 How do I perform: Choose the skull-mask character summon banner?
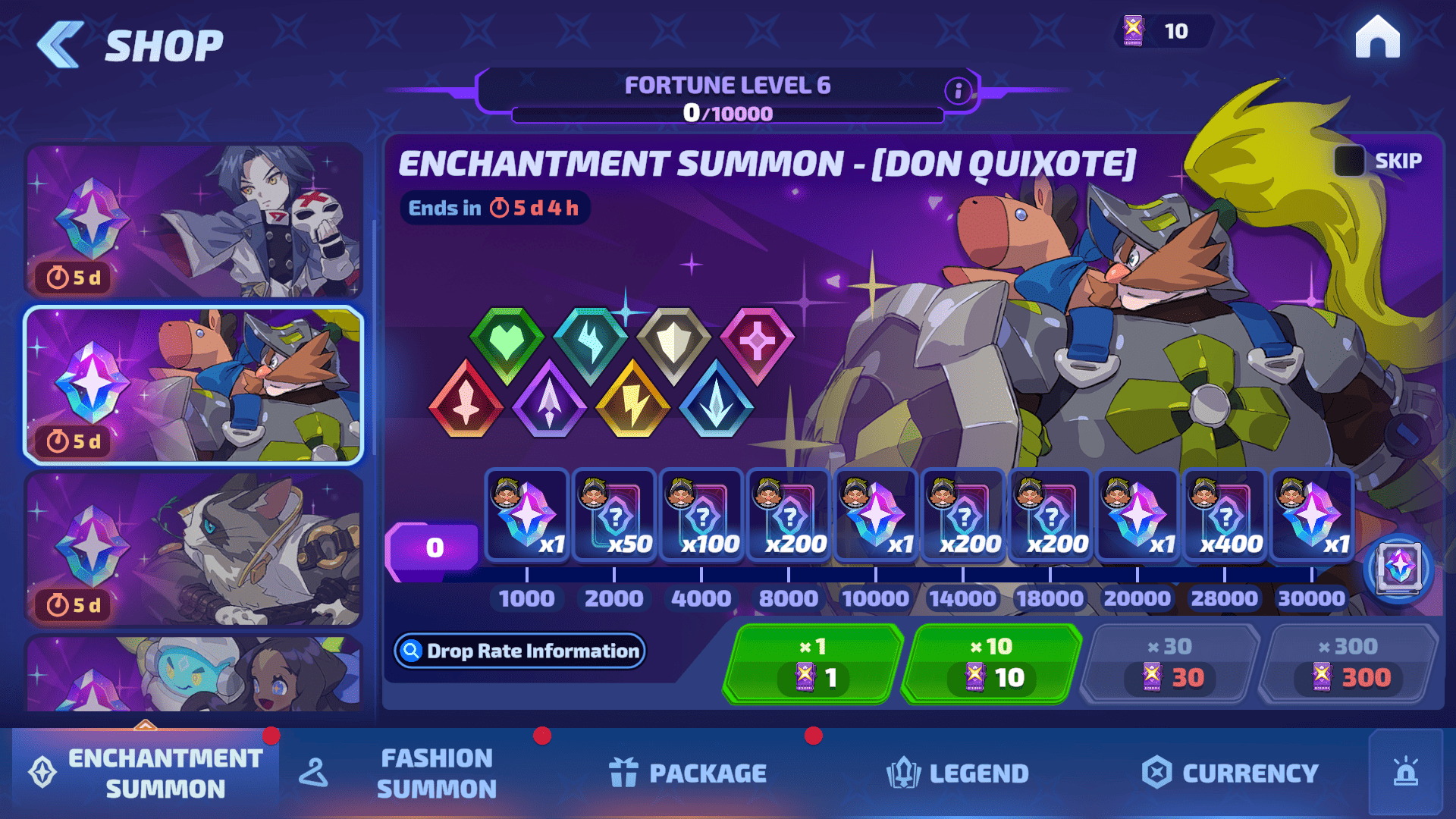coord(194,221)
